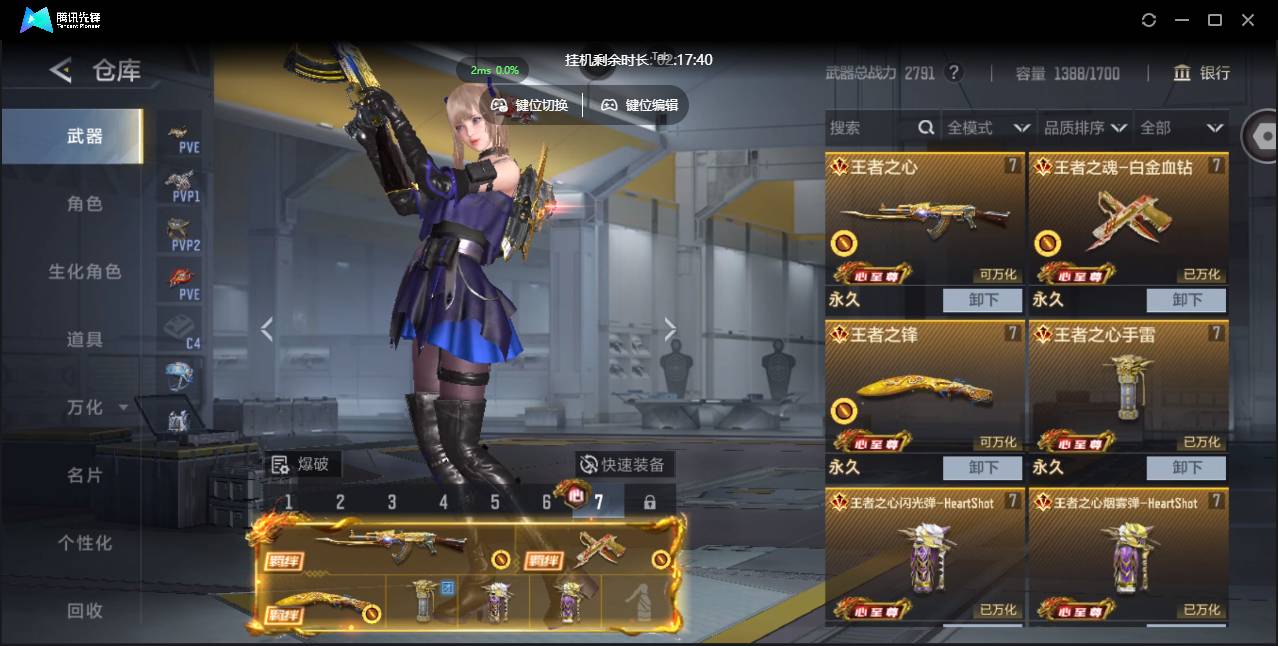The width and height of the screenshot is (1278, 646).
Task: Open the 银行 bank
Action: (1201, 73)
